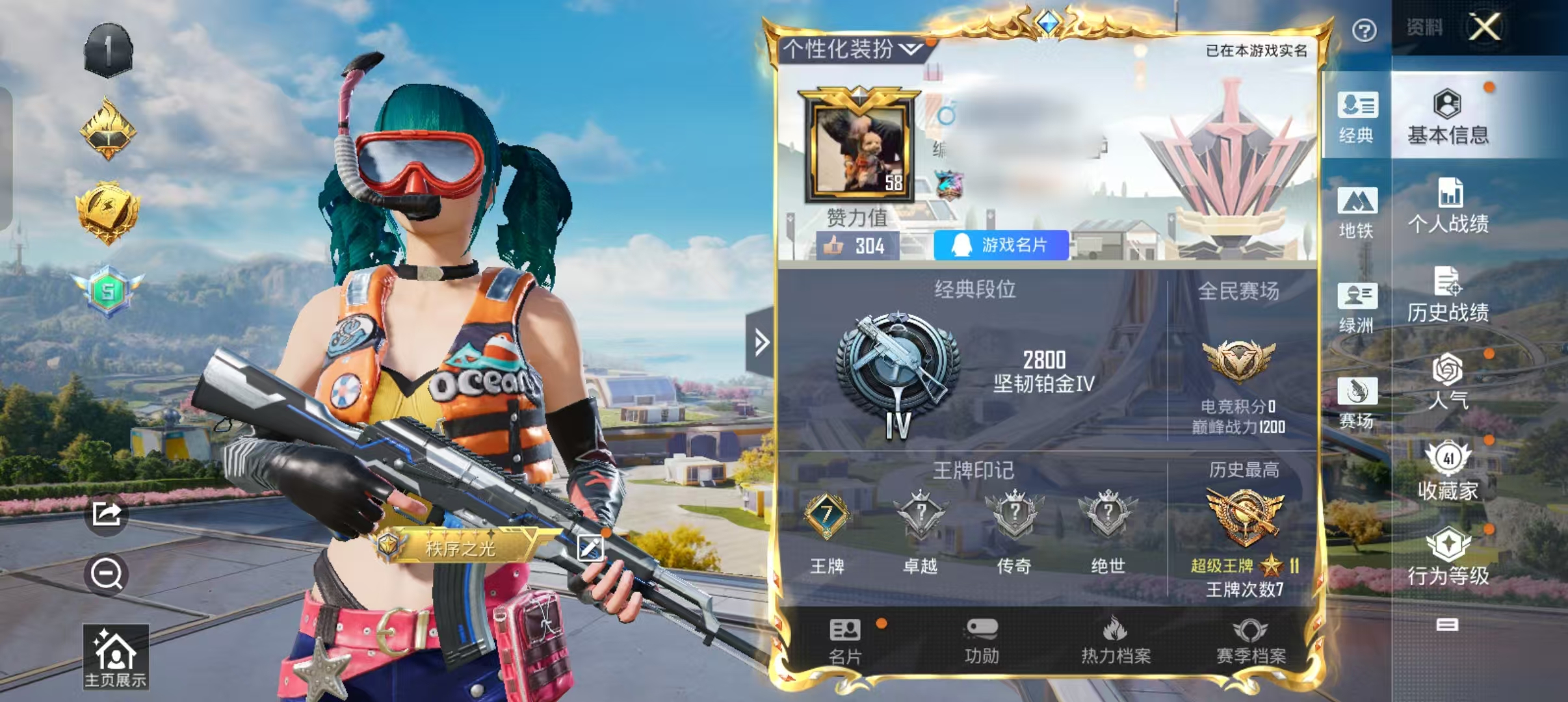1568x702 pixels.
Task: Open the 热力档案 tab
Action: 1116,642
